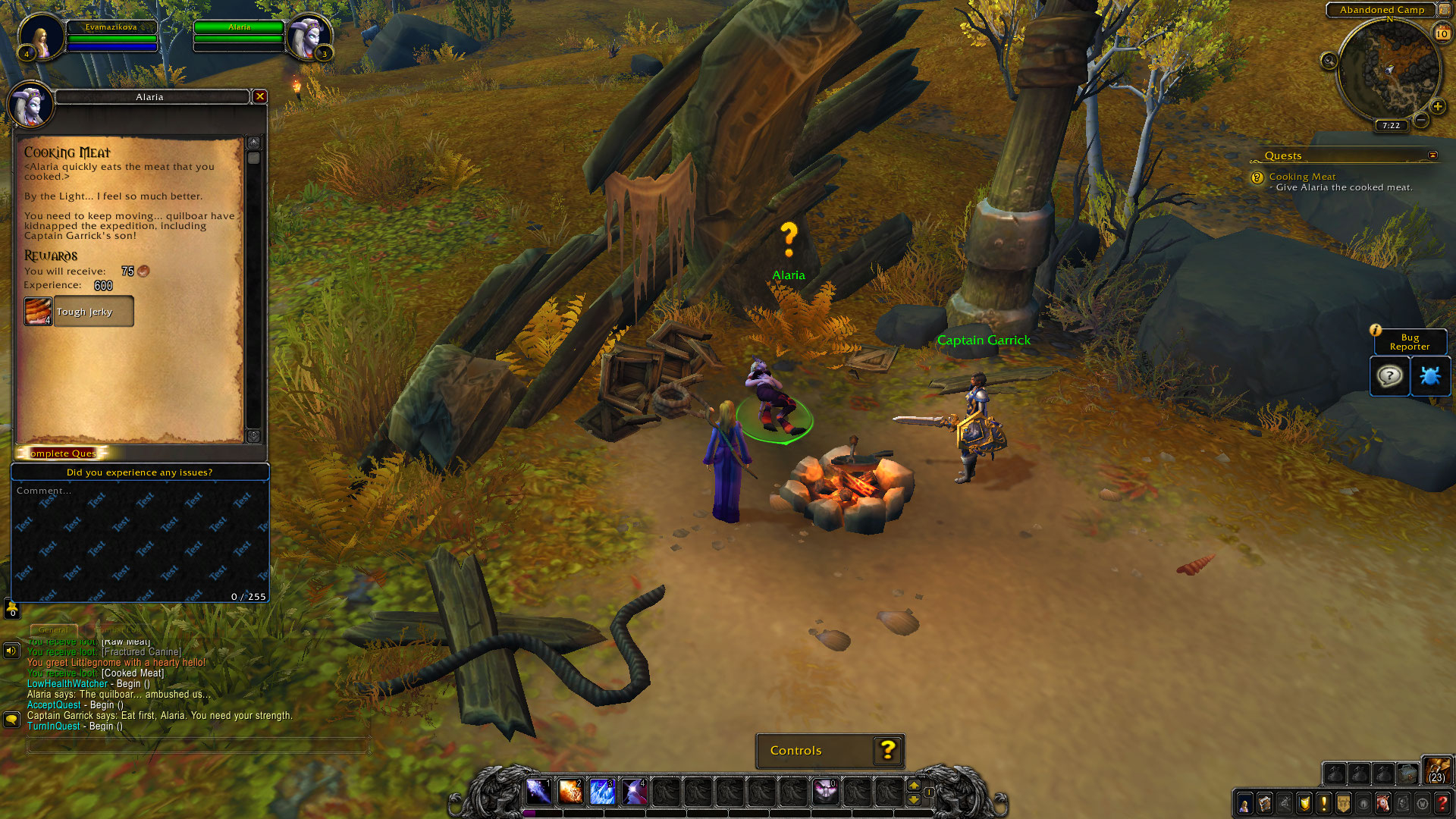The width and height of the screenshot is (1456, 819).
Task: Toggle the minimap tracking magnifier
Action: coord(1329,61)
